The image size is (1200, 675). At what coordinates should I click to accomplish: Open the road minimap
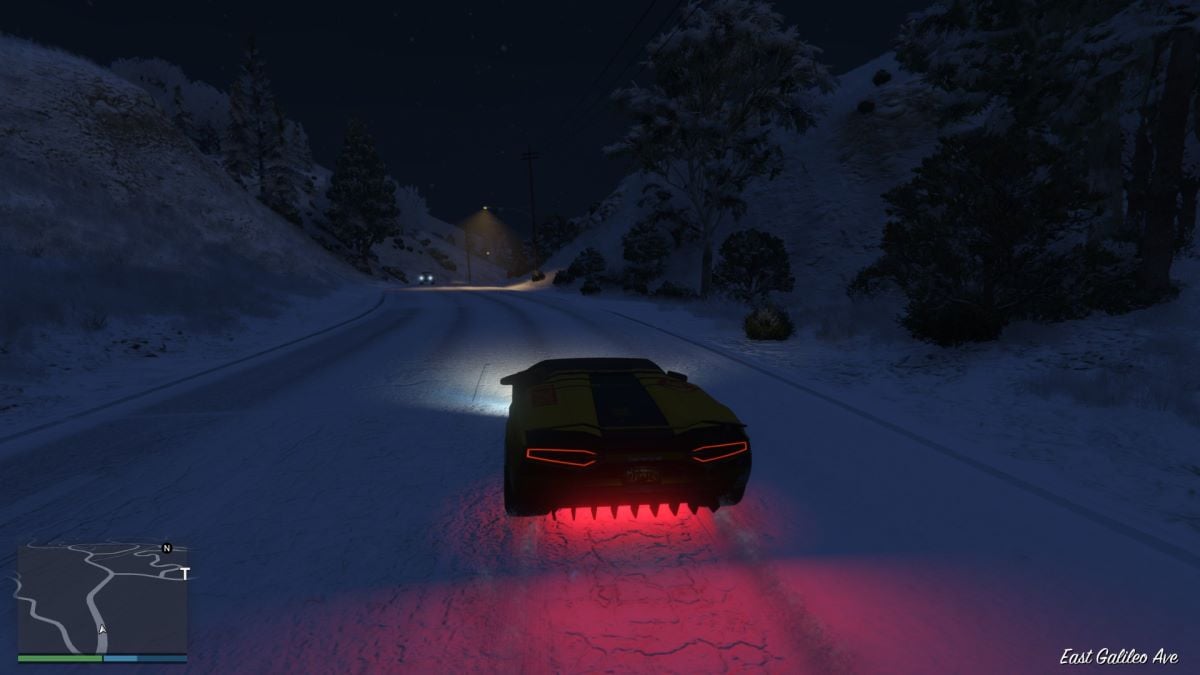[102, 598]
